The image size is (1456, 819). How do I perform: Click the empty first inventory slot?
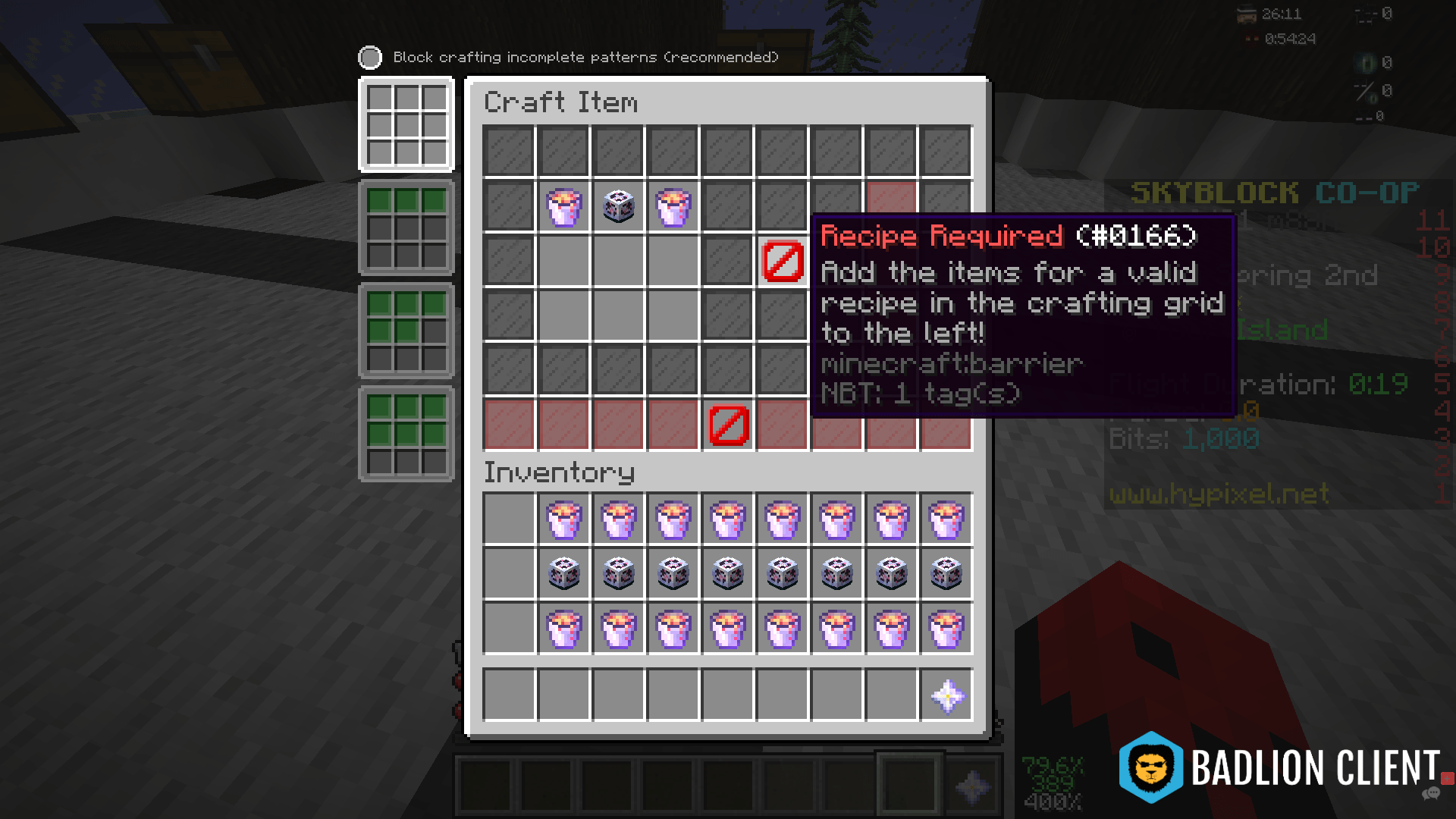[x=509, y=519]
